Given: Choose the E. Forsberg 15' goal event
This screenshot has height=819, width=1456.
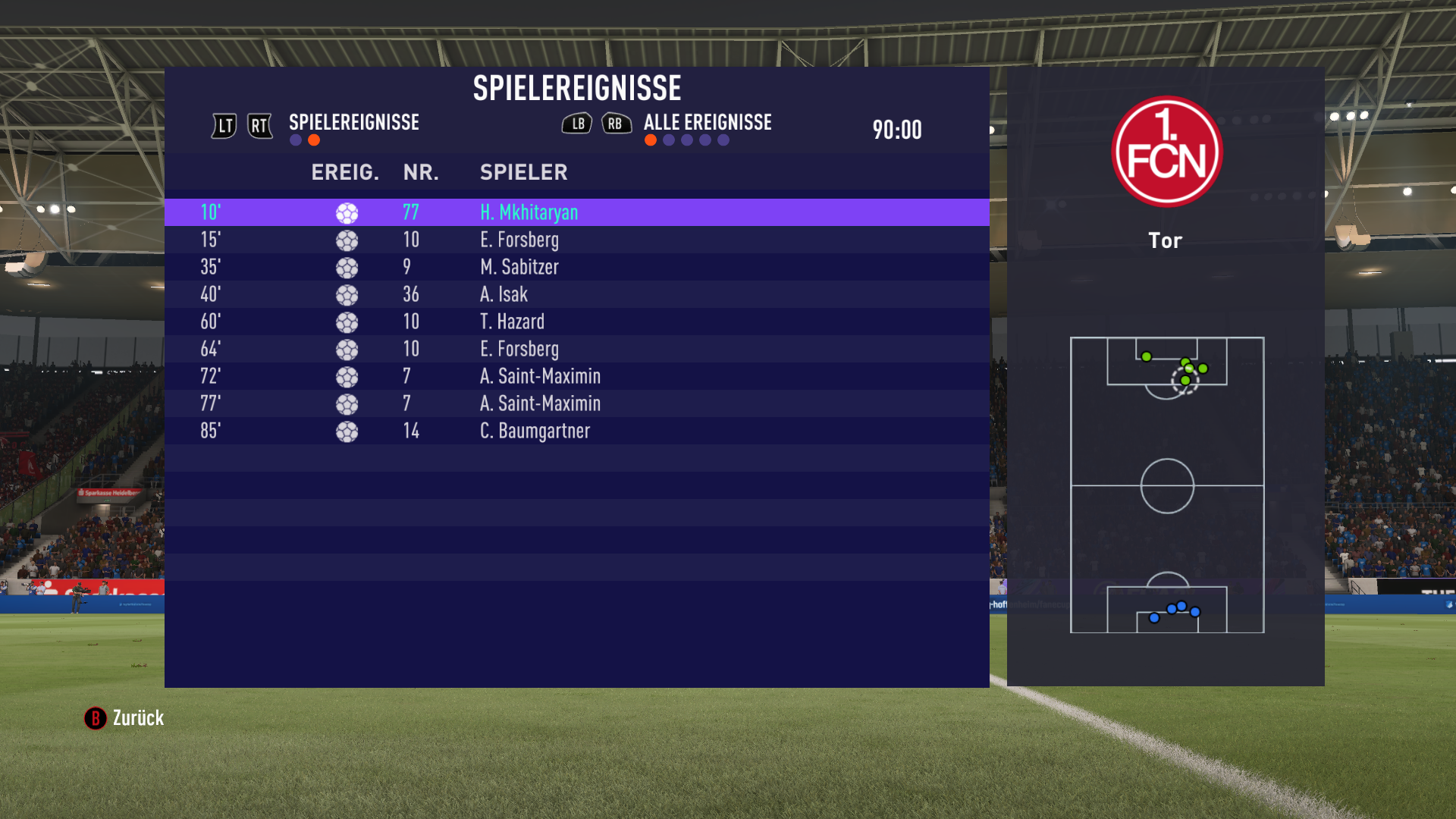Looking at the screenshot, I should pyautogui.click(x=576, y=240).
